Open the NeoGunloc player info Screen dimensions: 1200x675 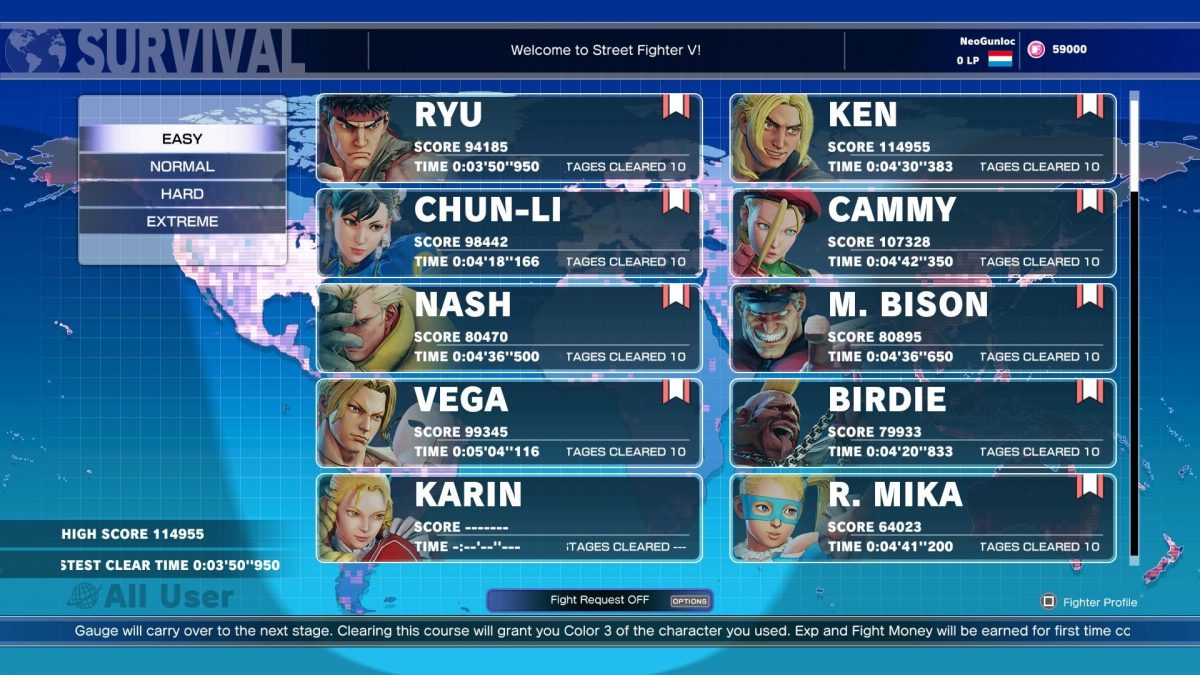[985, 50]
